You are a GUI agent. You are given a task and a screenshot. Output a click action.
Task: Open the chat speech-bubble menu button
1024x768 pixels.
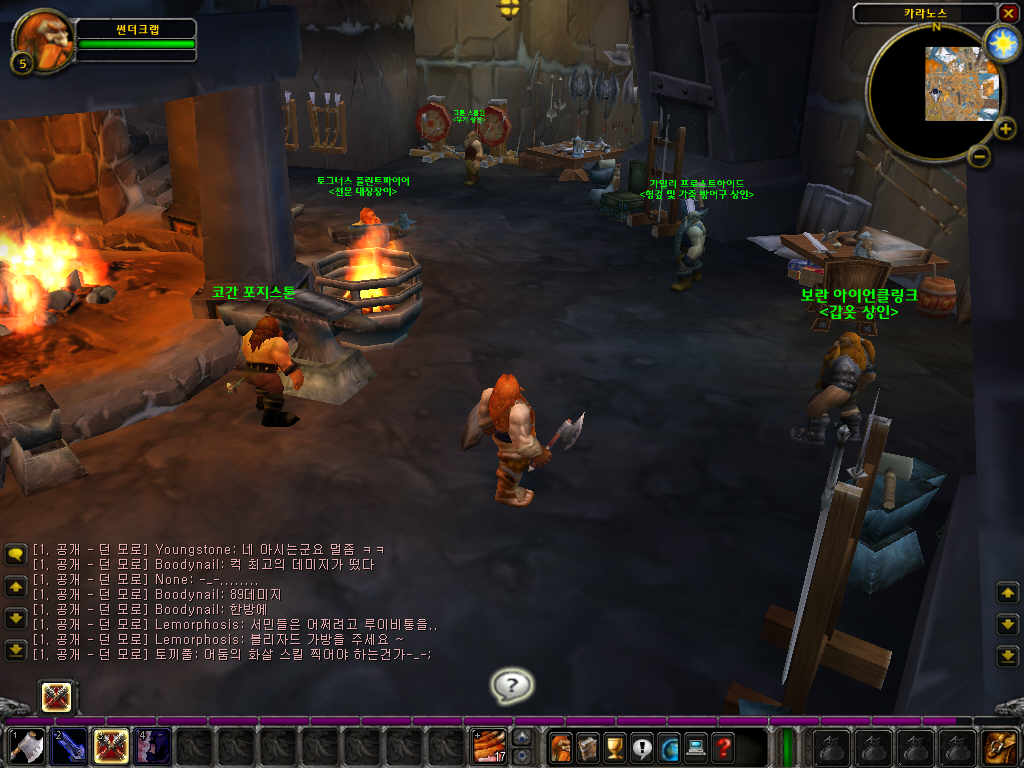[x=15, y=553]
